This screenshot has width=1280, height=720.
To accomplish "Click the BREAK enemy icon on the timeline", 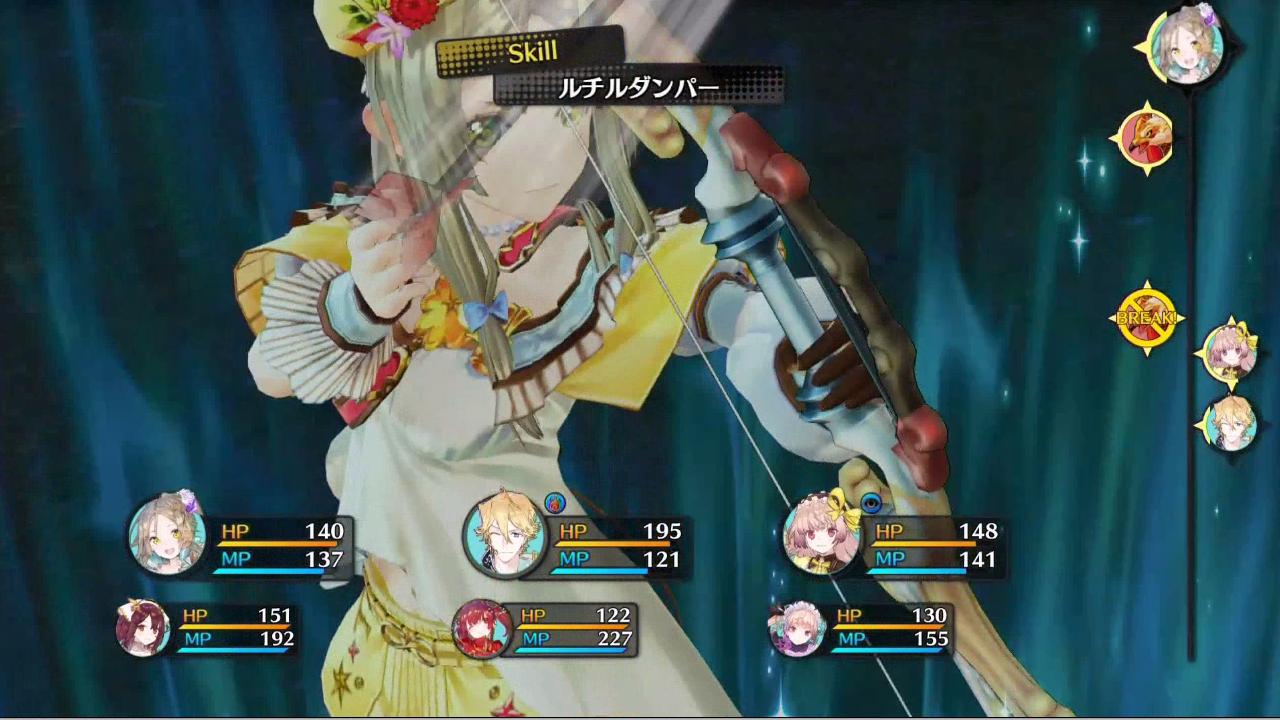I will coord(1146,319).
